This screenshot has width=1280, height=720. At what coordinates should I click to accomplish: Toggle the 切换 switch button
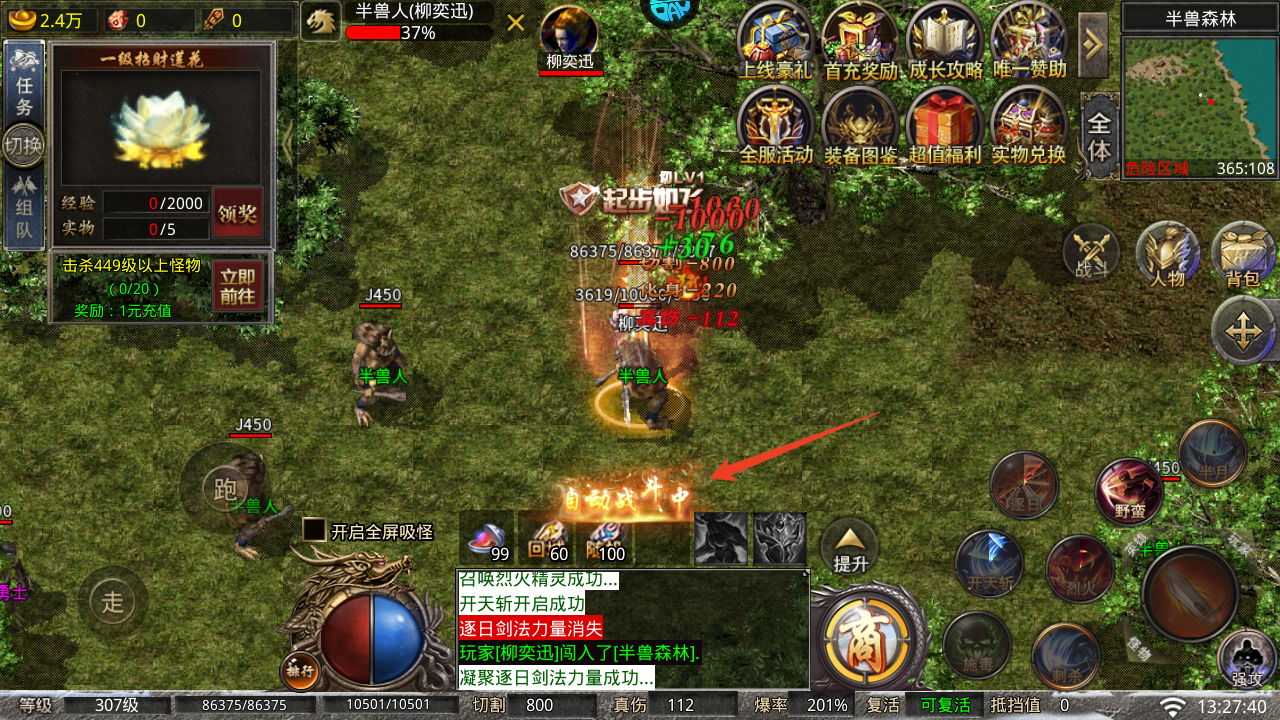pos(24,146)
